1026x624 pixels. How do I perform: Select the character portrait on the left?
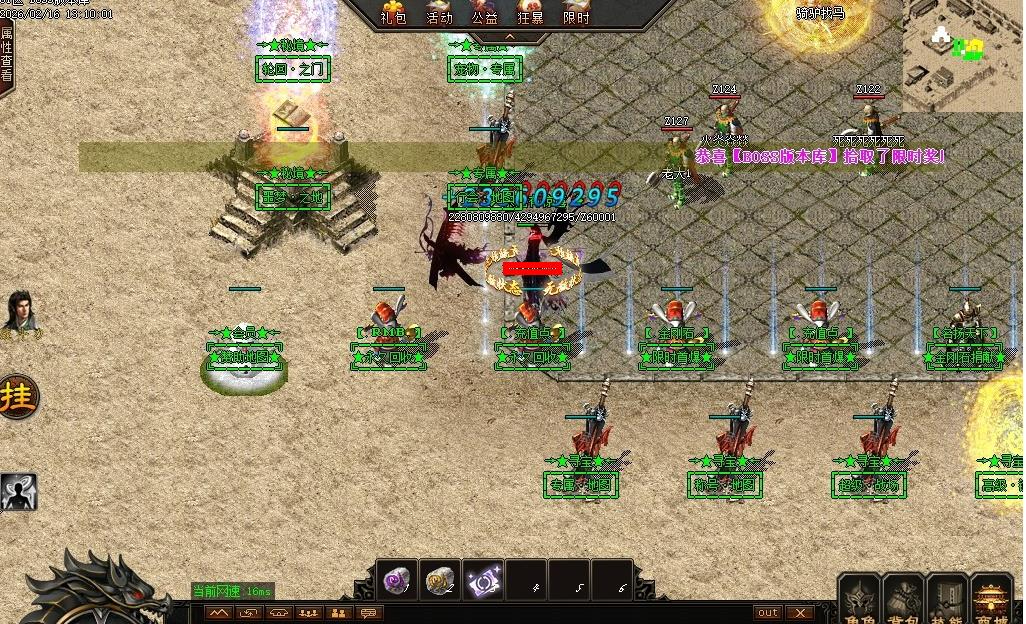(x=19, y=311)
